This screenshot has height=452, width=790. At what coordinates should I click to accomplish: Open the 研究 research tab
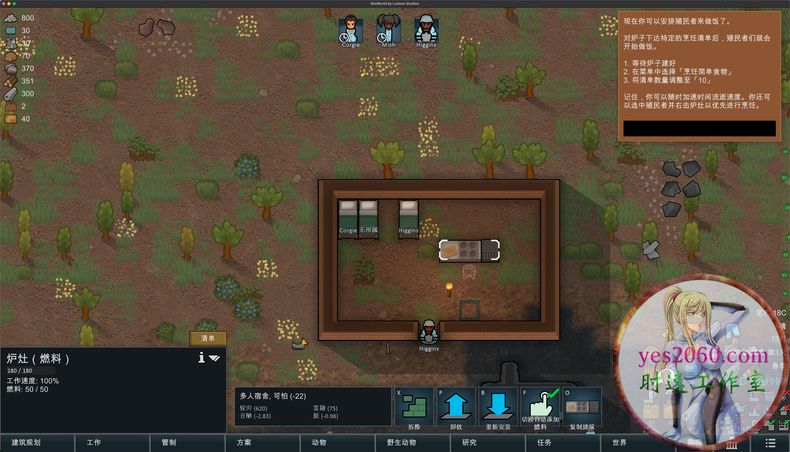(x=469, y=442)
